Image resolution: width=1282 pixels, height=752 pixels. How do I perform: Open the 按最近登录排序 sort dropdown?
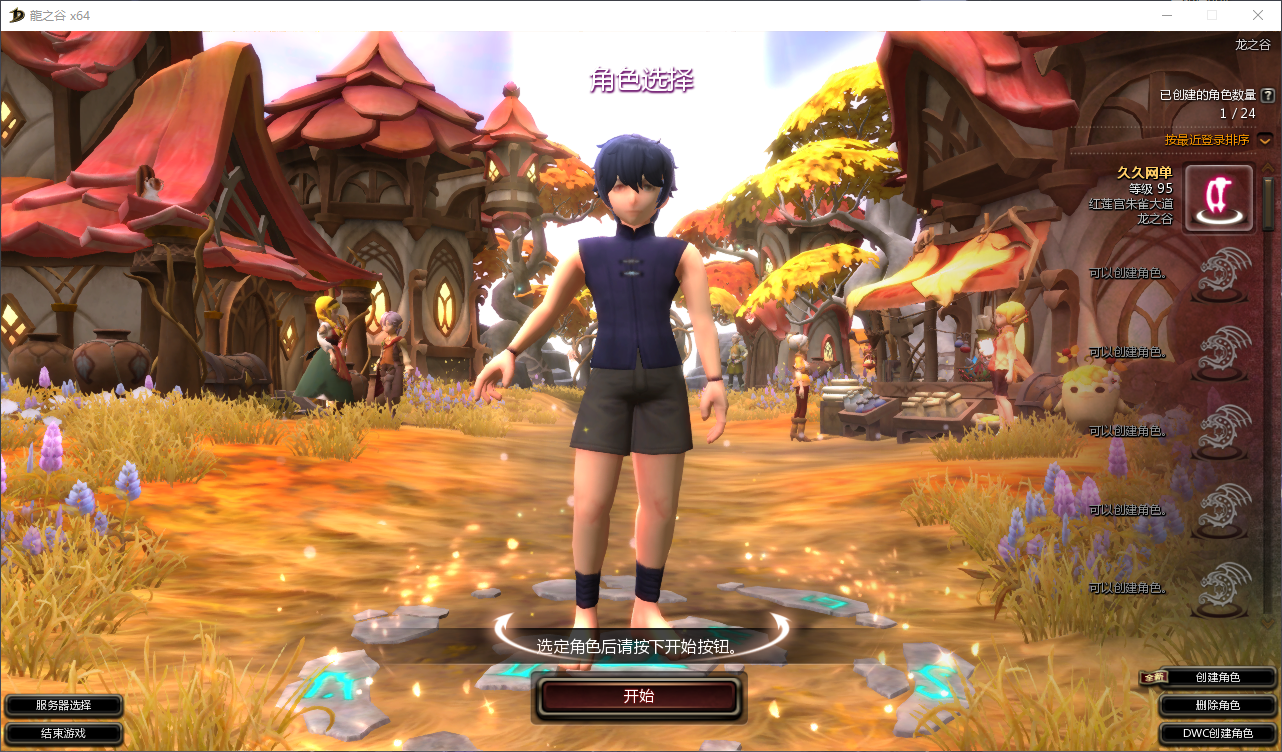(x=1265, y=140)
